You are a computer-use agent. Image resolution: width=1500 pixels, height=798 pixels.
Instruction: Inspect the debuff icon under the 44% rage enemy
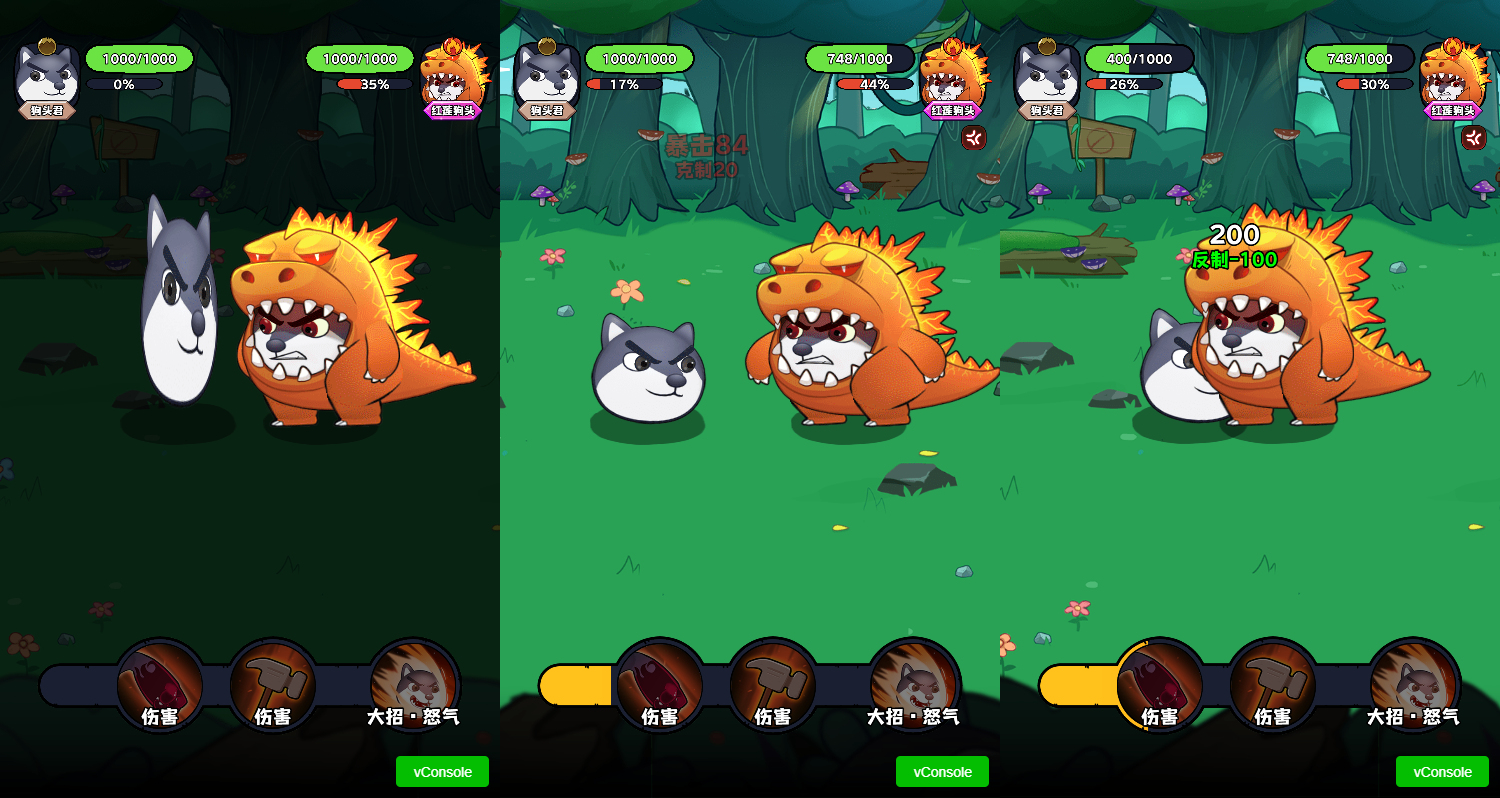(x=974, y=138)
